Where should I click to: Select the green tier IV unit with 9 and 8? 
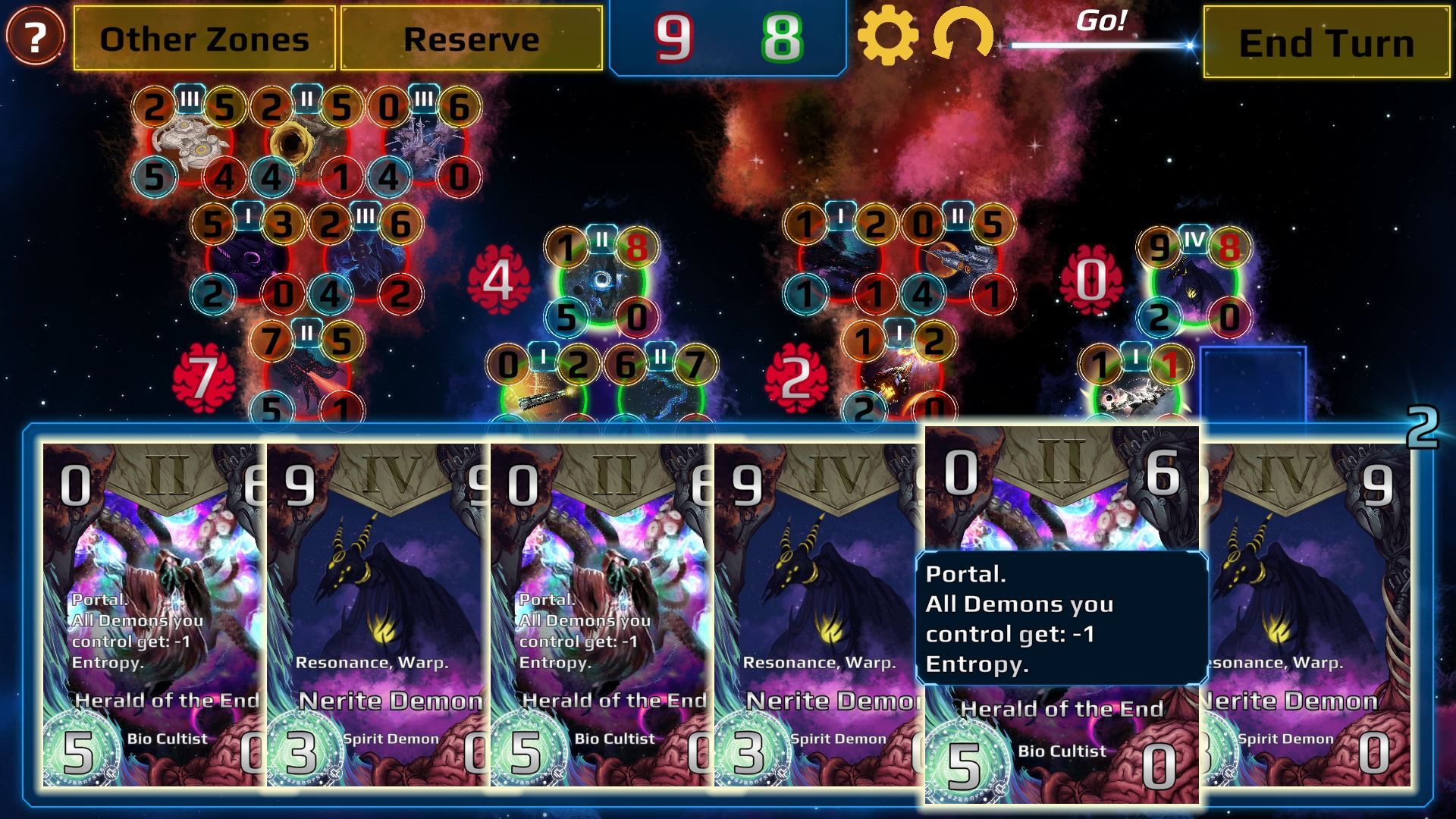pyautogui.click(x=1194, y=282)
